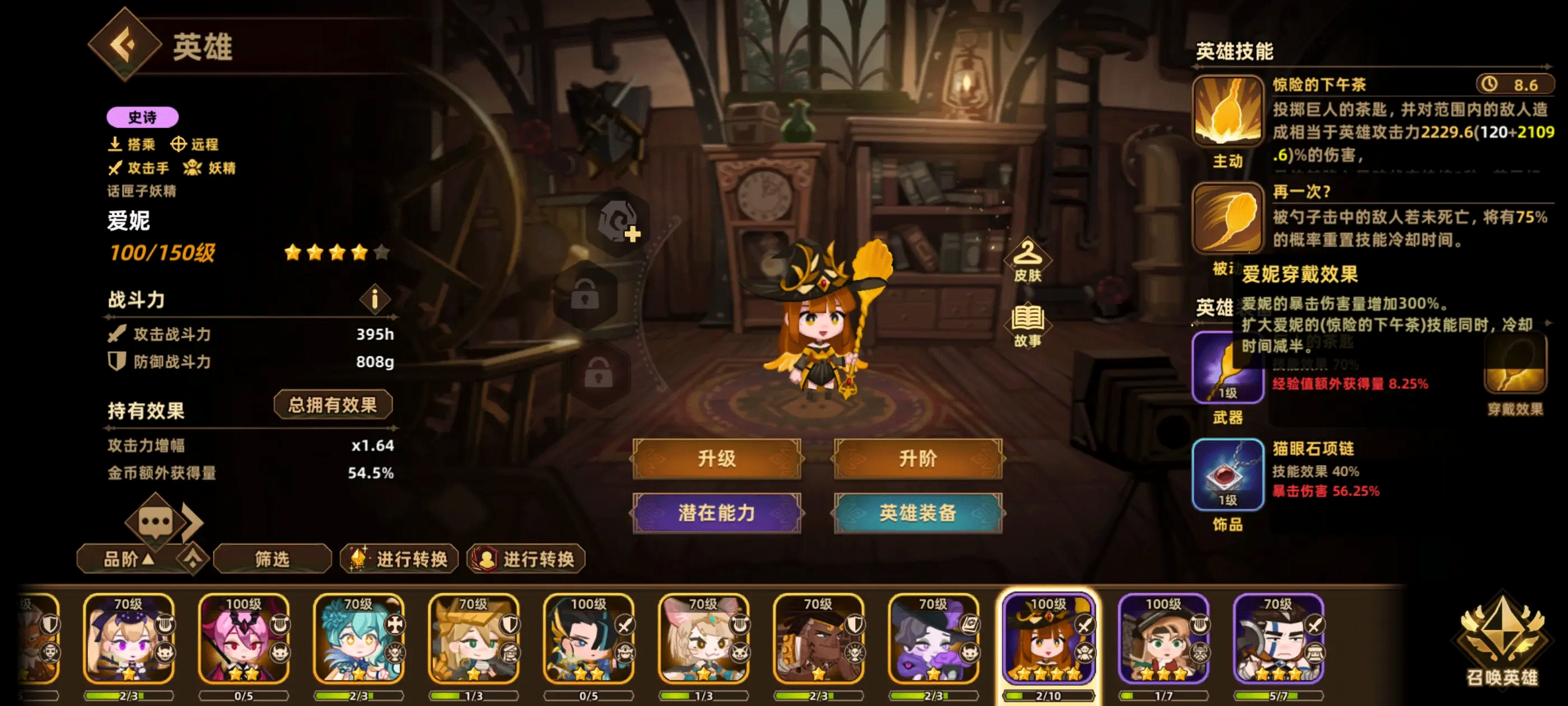Tap the 升阶 promote button
This screenshot has width=1568, height=706.
(917, 458)
